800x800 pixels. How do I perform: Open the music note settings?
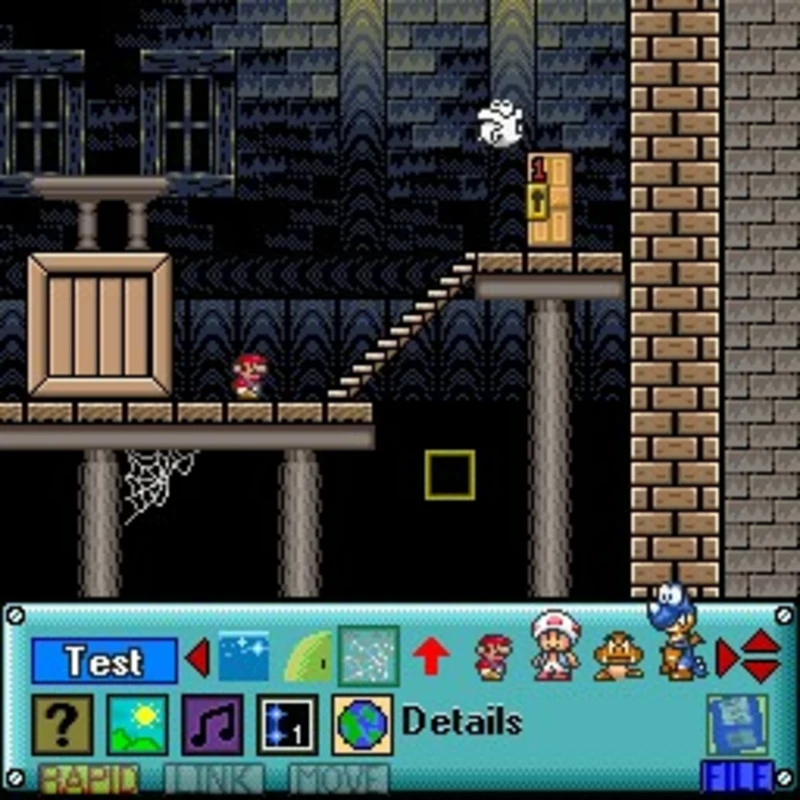tap(212, 724)
